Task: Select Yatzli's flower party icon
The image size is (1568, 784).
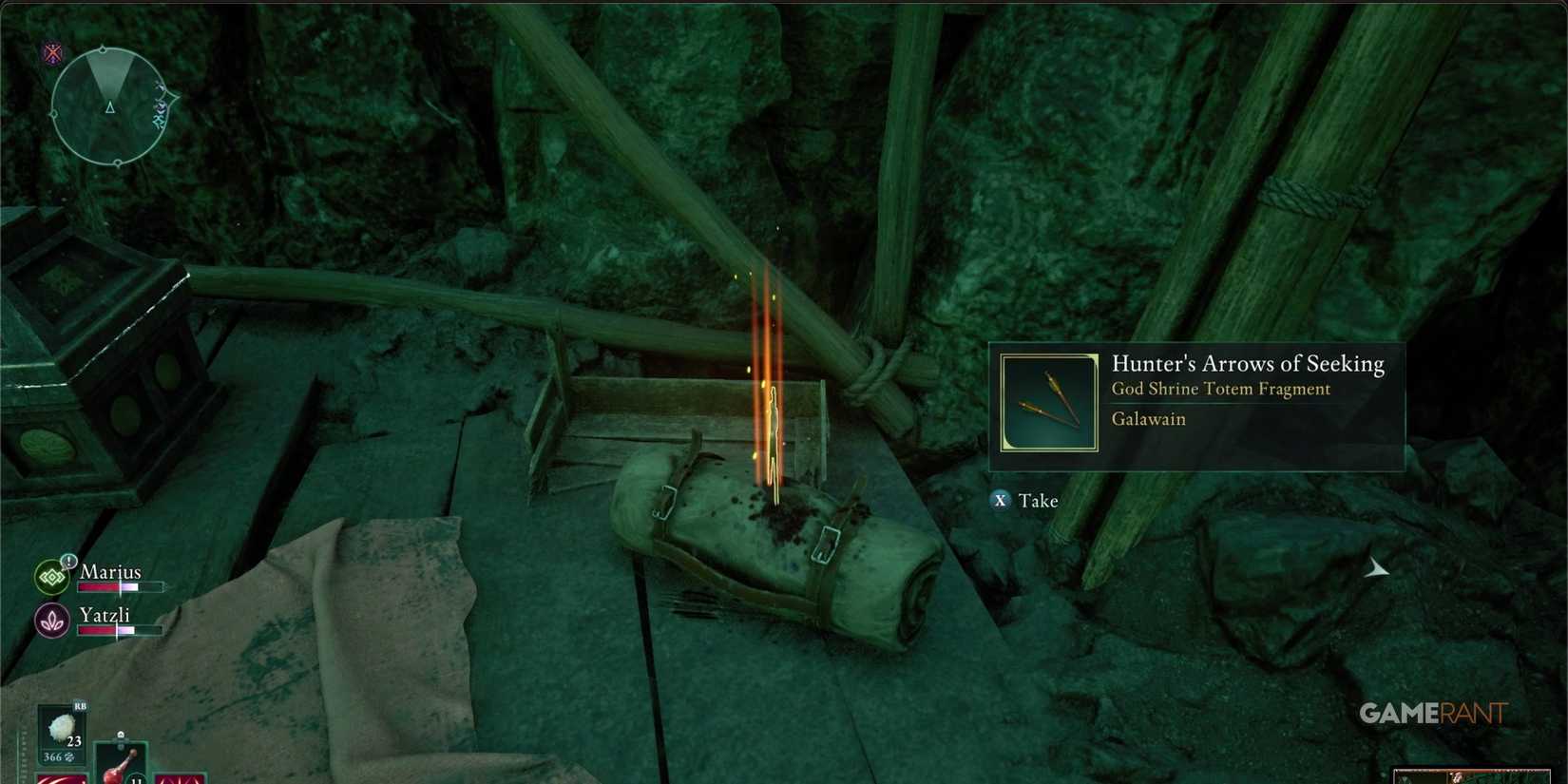Action: pyautogui.click(x=53, y=620)
